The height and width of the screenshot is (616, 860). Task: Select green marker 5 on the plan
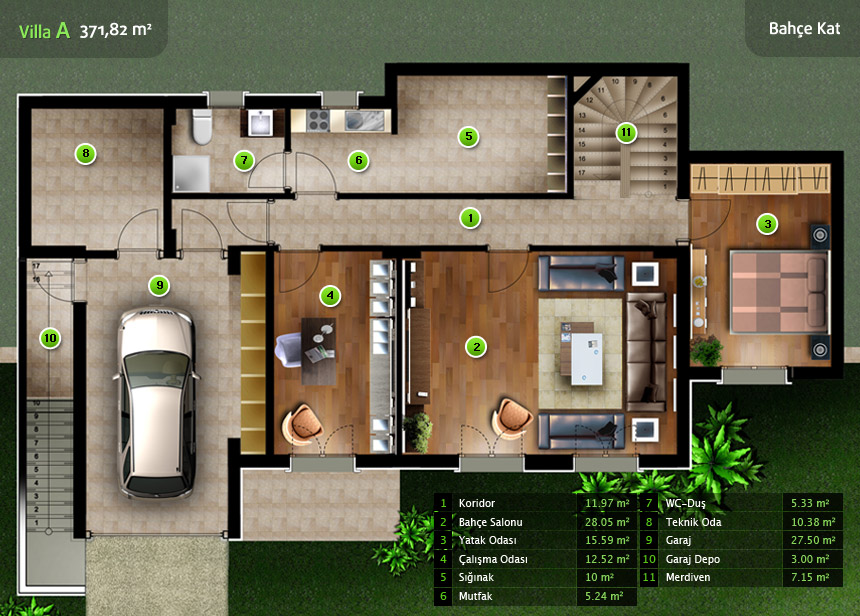click(x=467, y=136)
